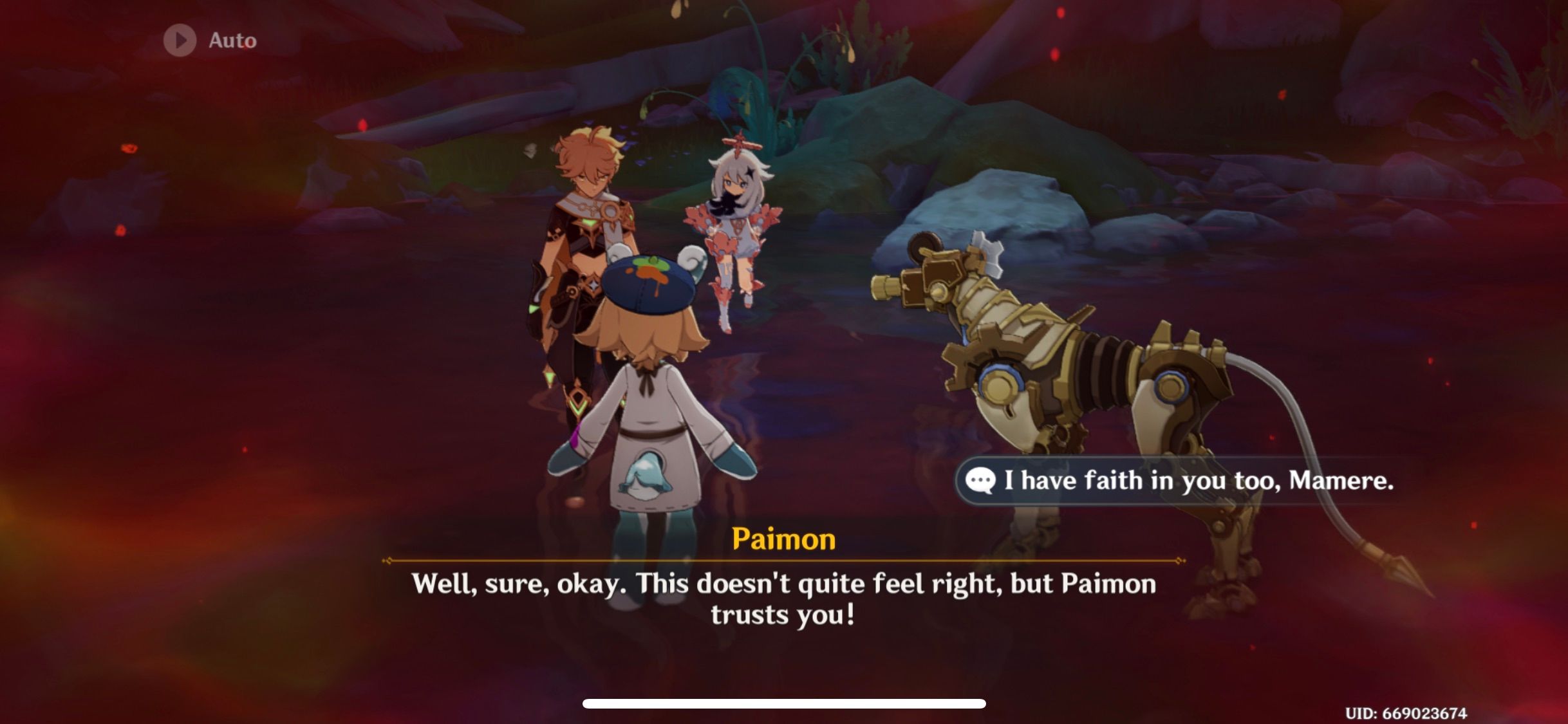The image size is (1568, 724).
Task: Tap the play triangle inside the Auto circle
Action: [181, 40]
